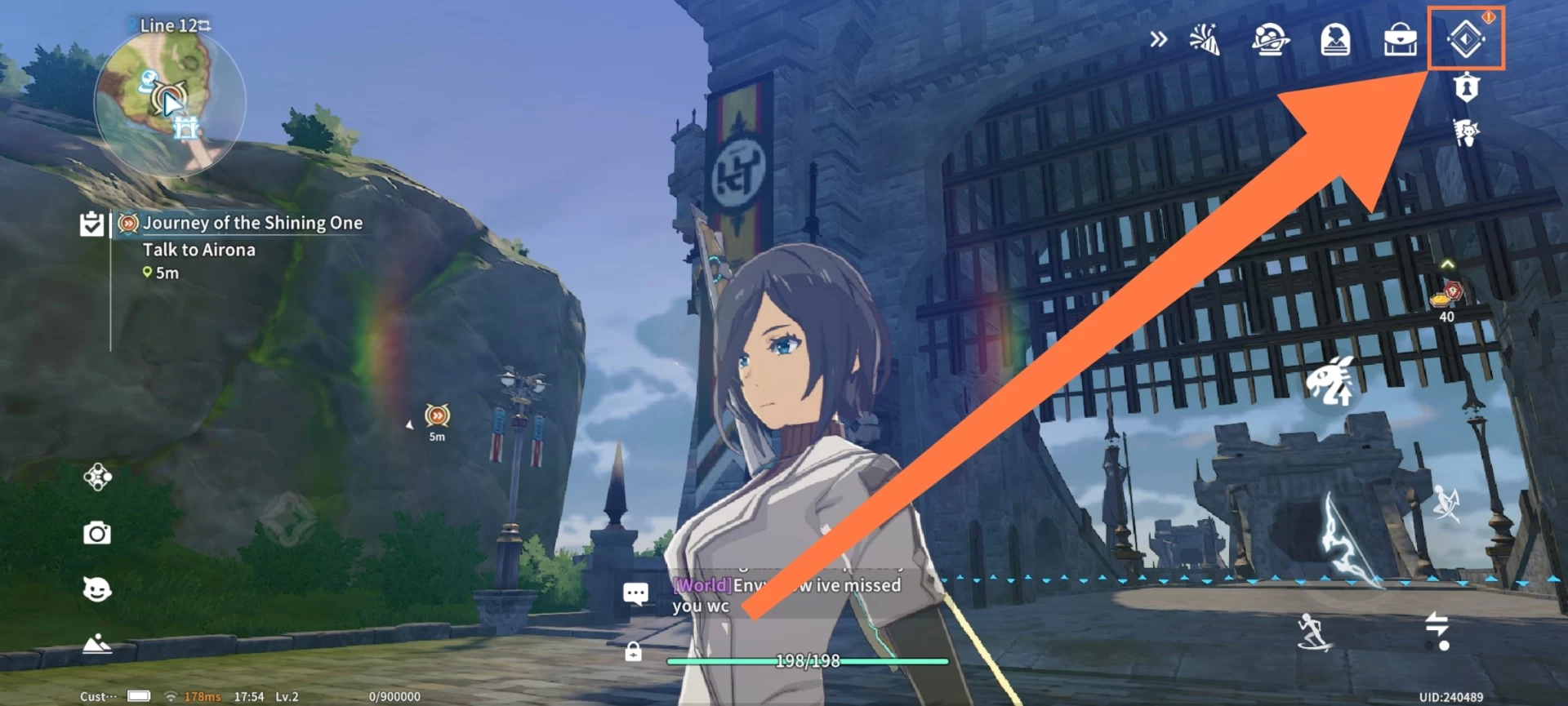Image resolution: width=1568 pixels, height=706 pixels.
Task: Open the character profile icon
Action: (1335, 39)
